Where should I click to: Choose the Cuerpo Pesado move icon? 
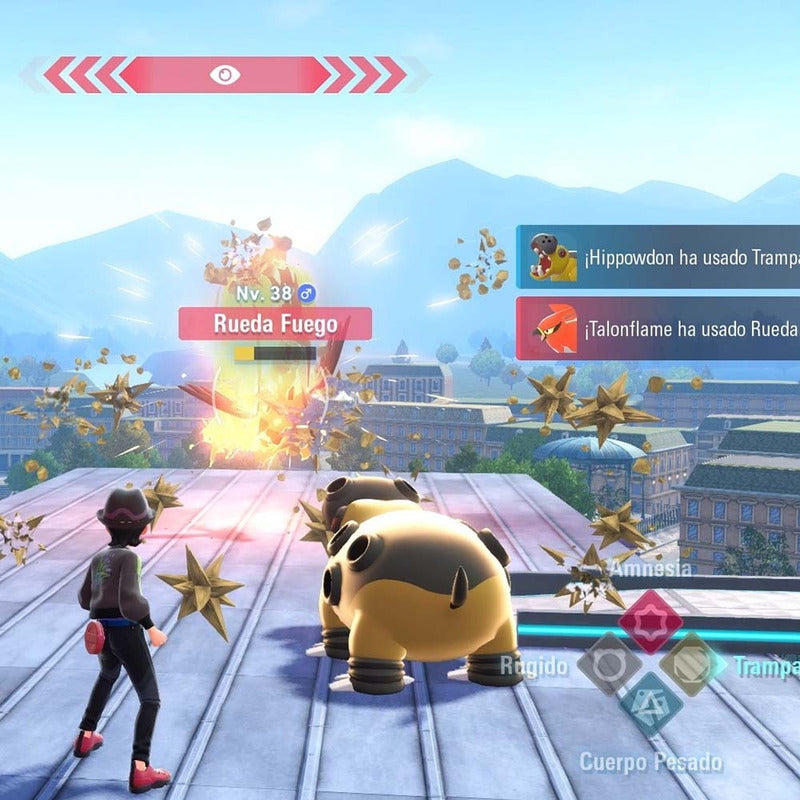(651, 706)
